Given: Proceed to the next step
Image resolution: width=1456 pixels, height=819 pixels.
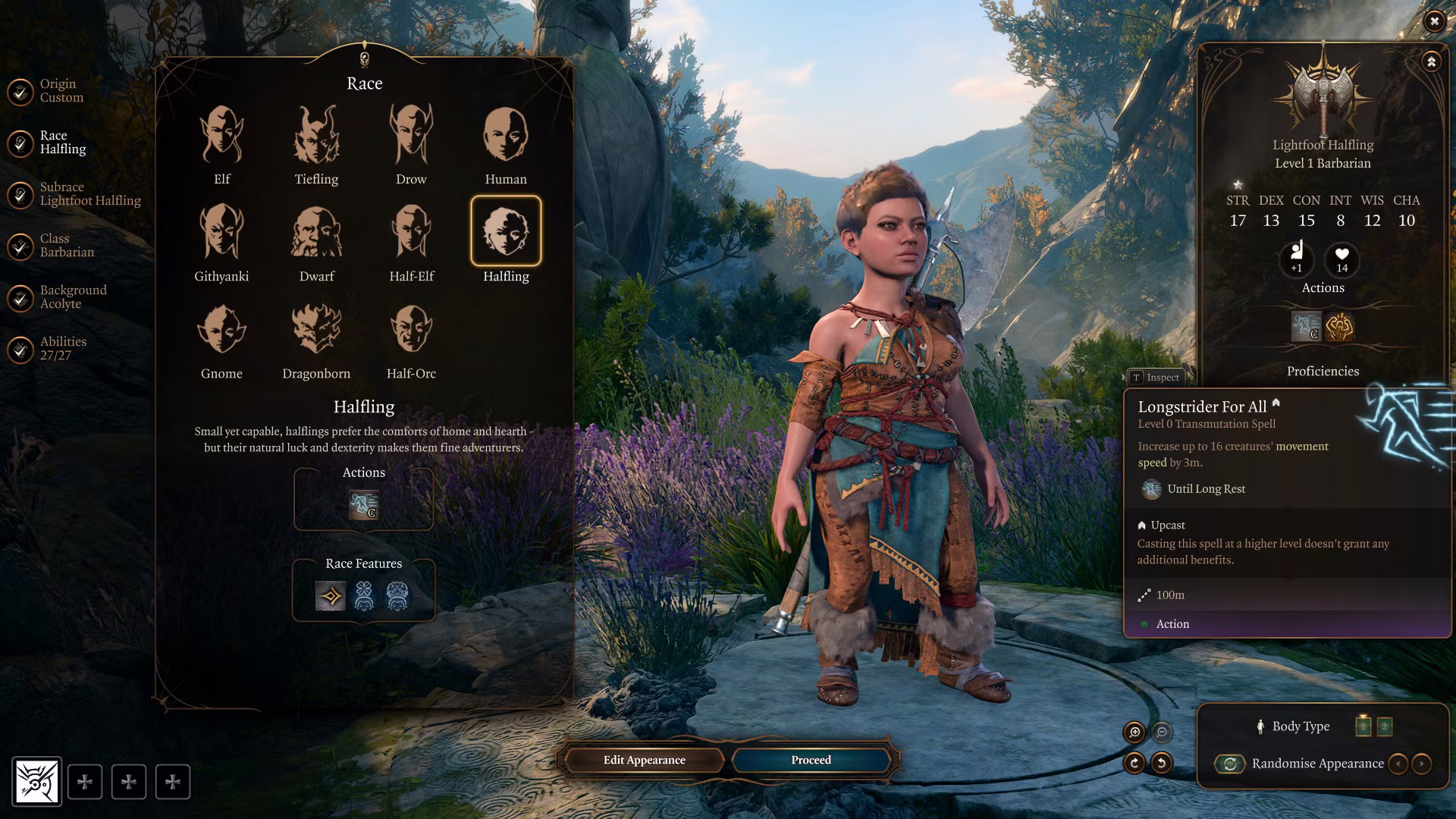Looking at the screenshot, I should point(811,760).
